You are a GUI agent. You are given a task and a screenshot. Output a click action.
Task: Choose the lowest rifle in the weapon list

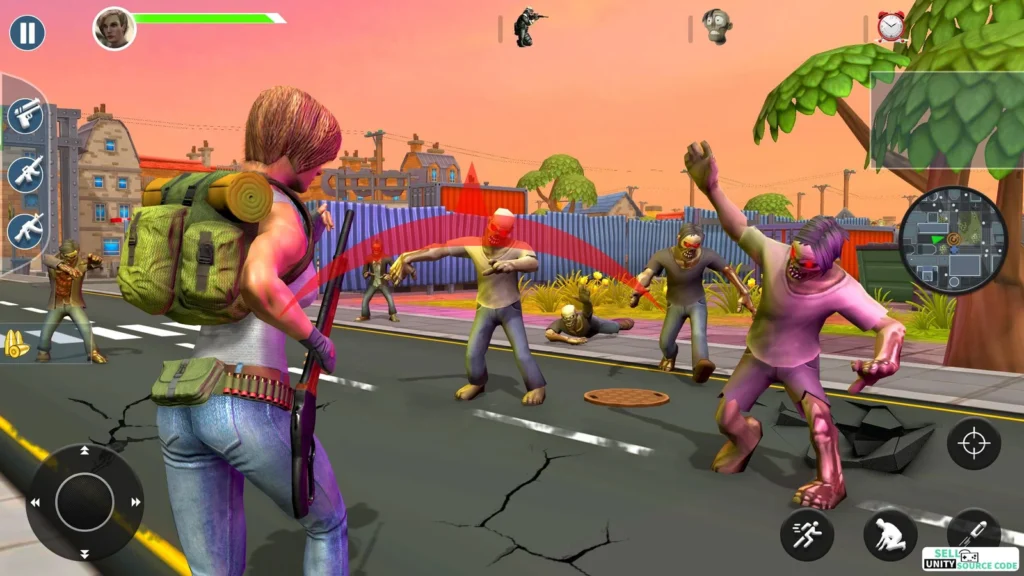point(25,230)
